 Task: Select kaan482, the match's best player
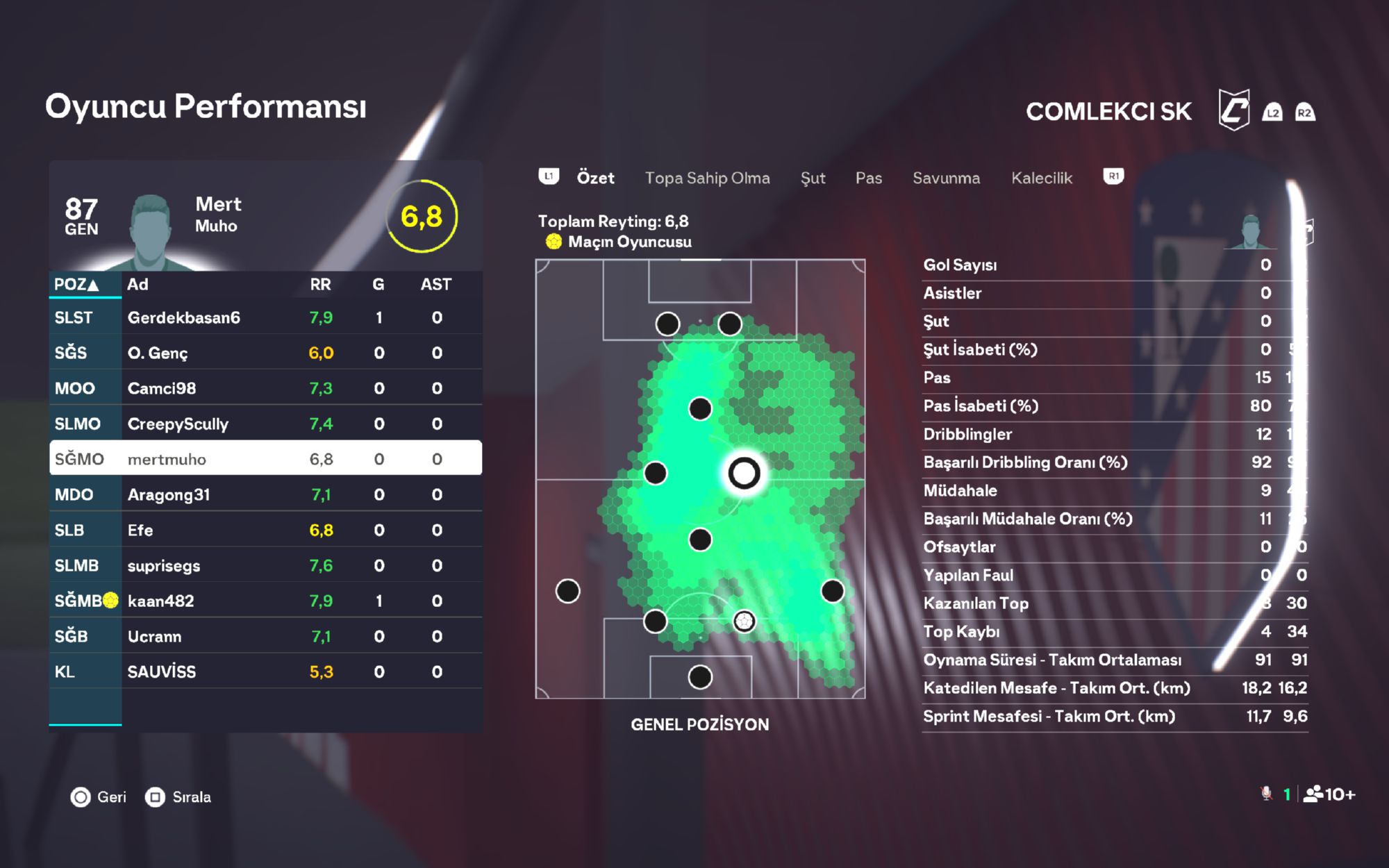click(265, 601)
